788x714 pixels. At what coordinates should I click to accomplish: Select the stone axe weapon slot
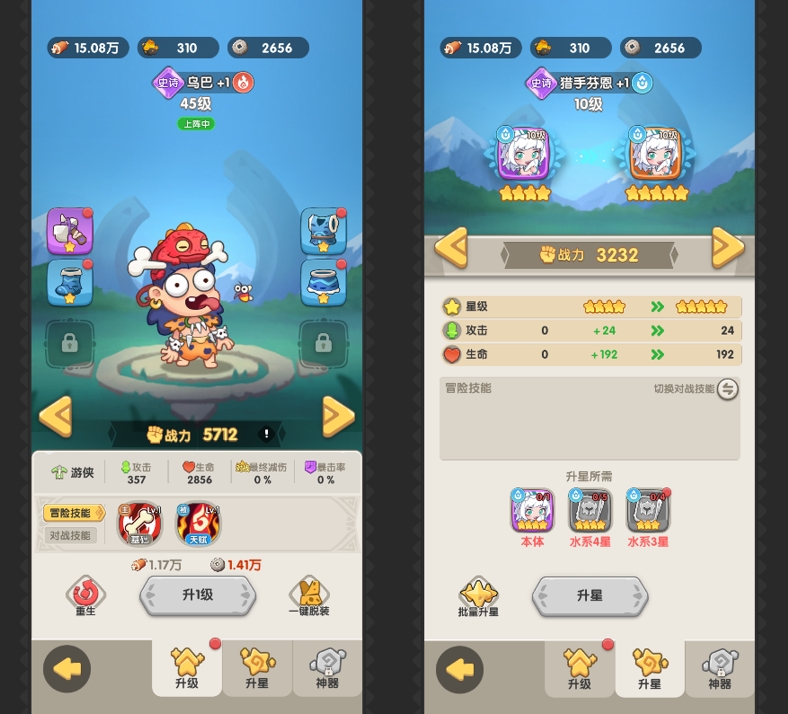(x=70, y=232)
